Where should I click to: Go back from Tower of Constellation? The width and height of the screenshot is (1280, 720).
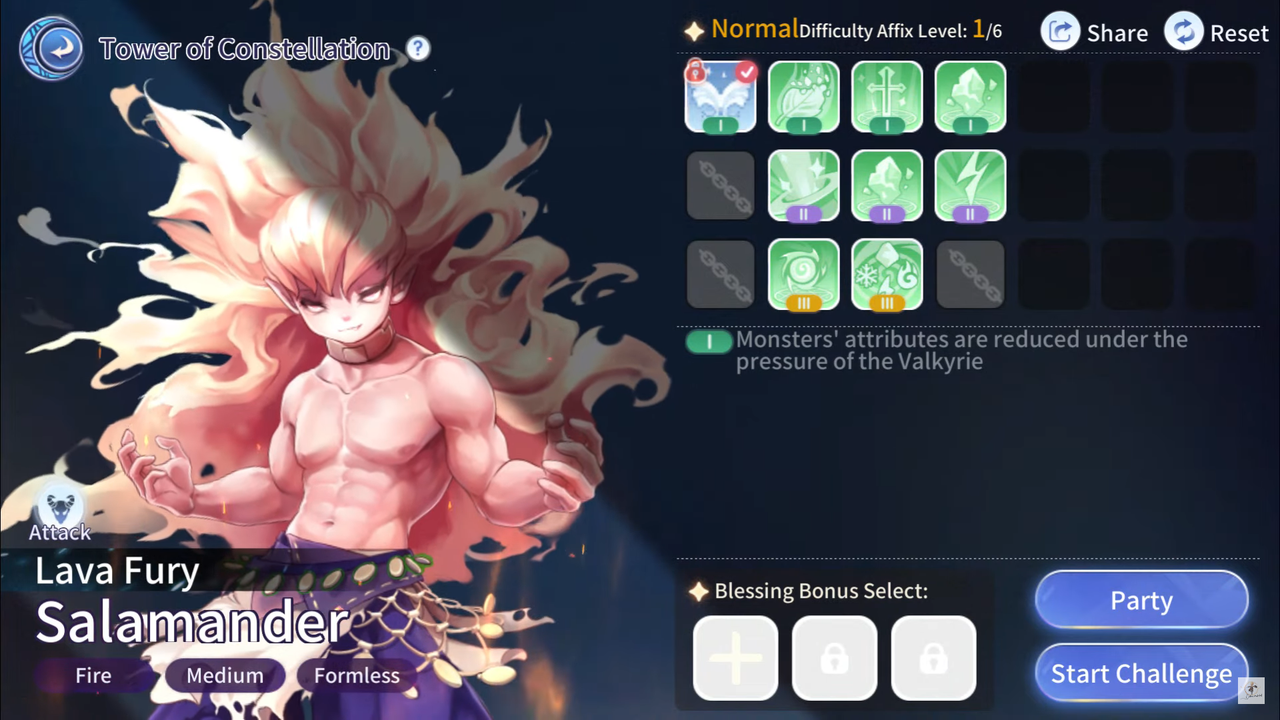pyautogui.click(x=51, y=48)
